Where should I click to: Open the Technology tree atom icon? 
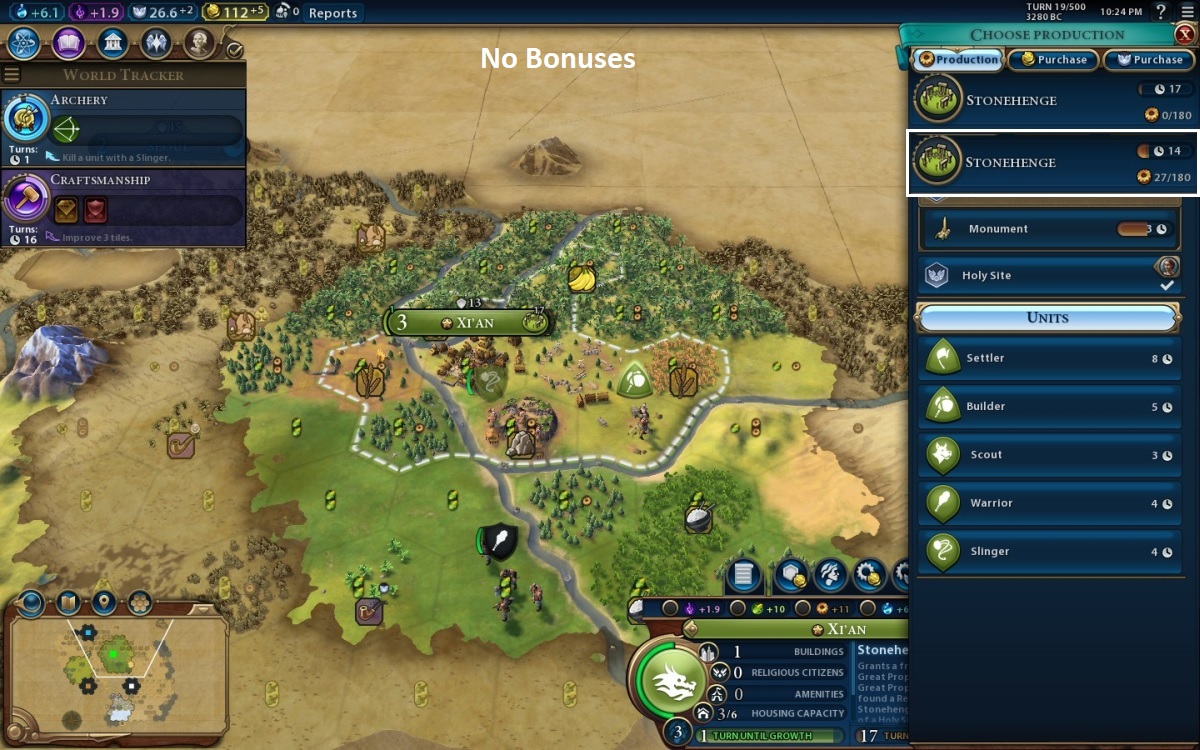pyautogui.click(x=23, y=44)
